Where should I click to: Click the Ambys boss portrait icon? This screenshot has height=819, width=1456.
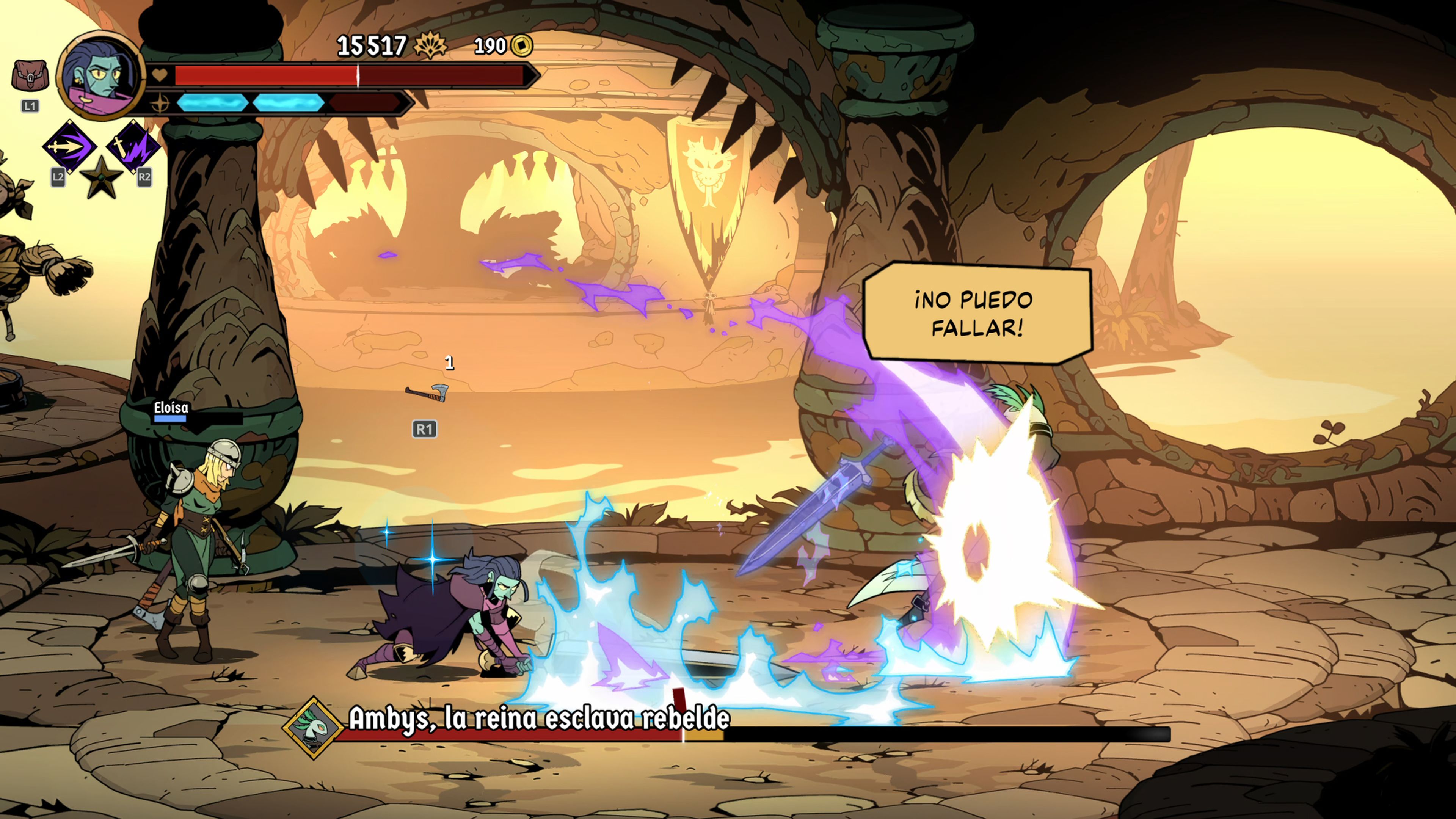tap(313, 728)
